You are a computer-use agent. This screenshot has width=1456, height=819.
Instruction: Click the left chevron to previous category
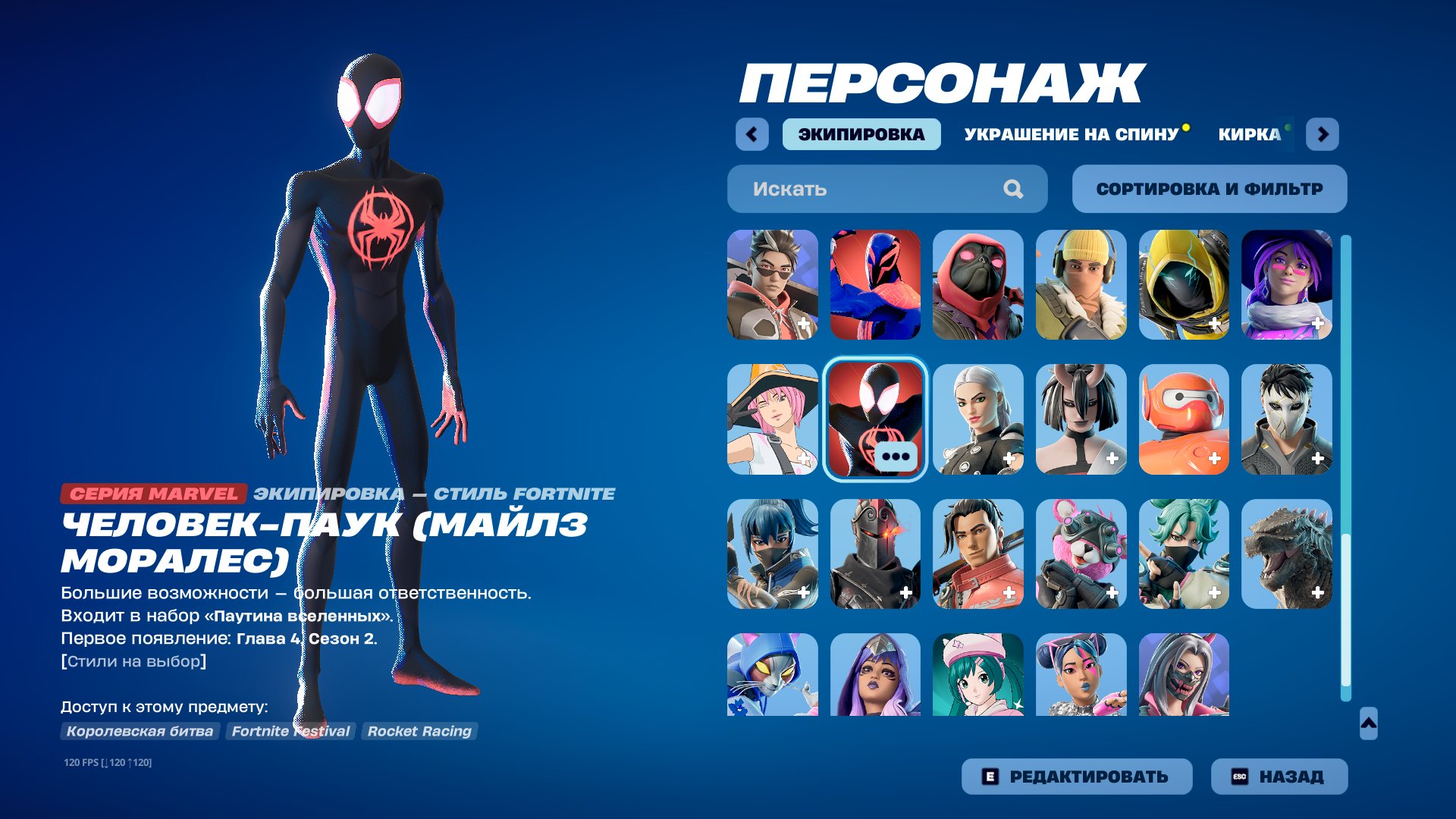750,133
